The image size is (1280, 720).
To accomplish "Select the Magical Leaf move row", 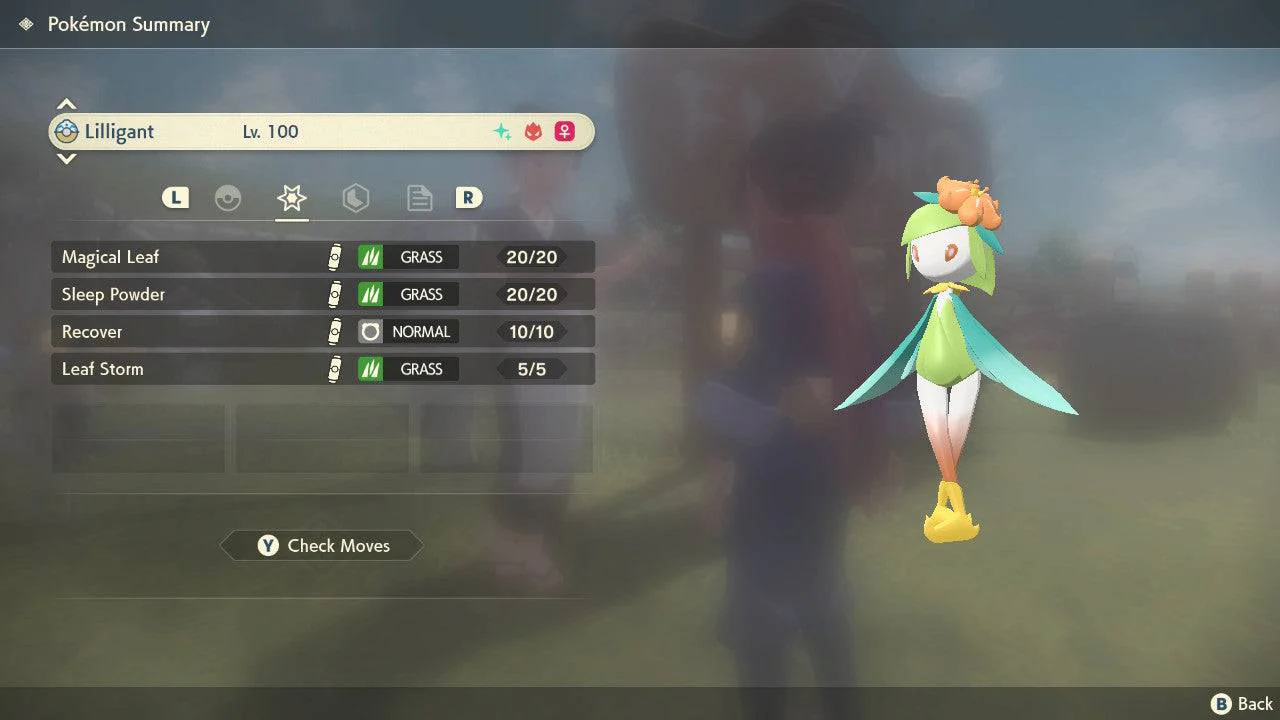I will [x=322, y=257].
